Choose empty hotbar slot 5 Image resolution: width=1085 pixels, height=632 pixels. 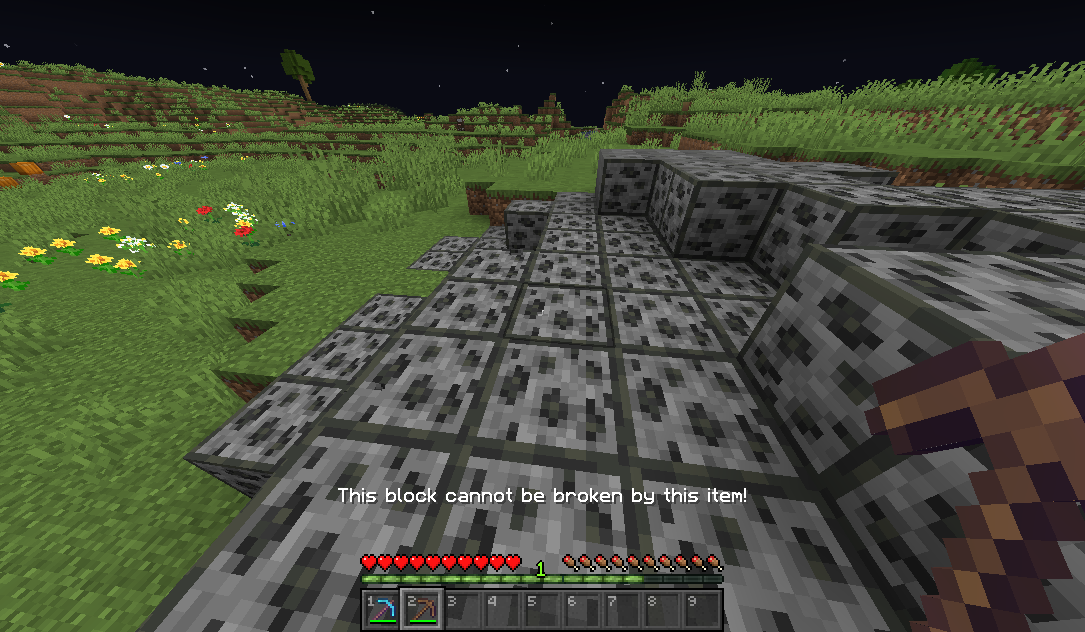tap(542, 608)
